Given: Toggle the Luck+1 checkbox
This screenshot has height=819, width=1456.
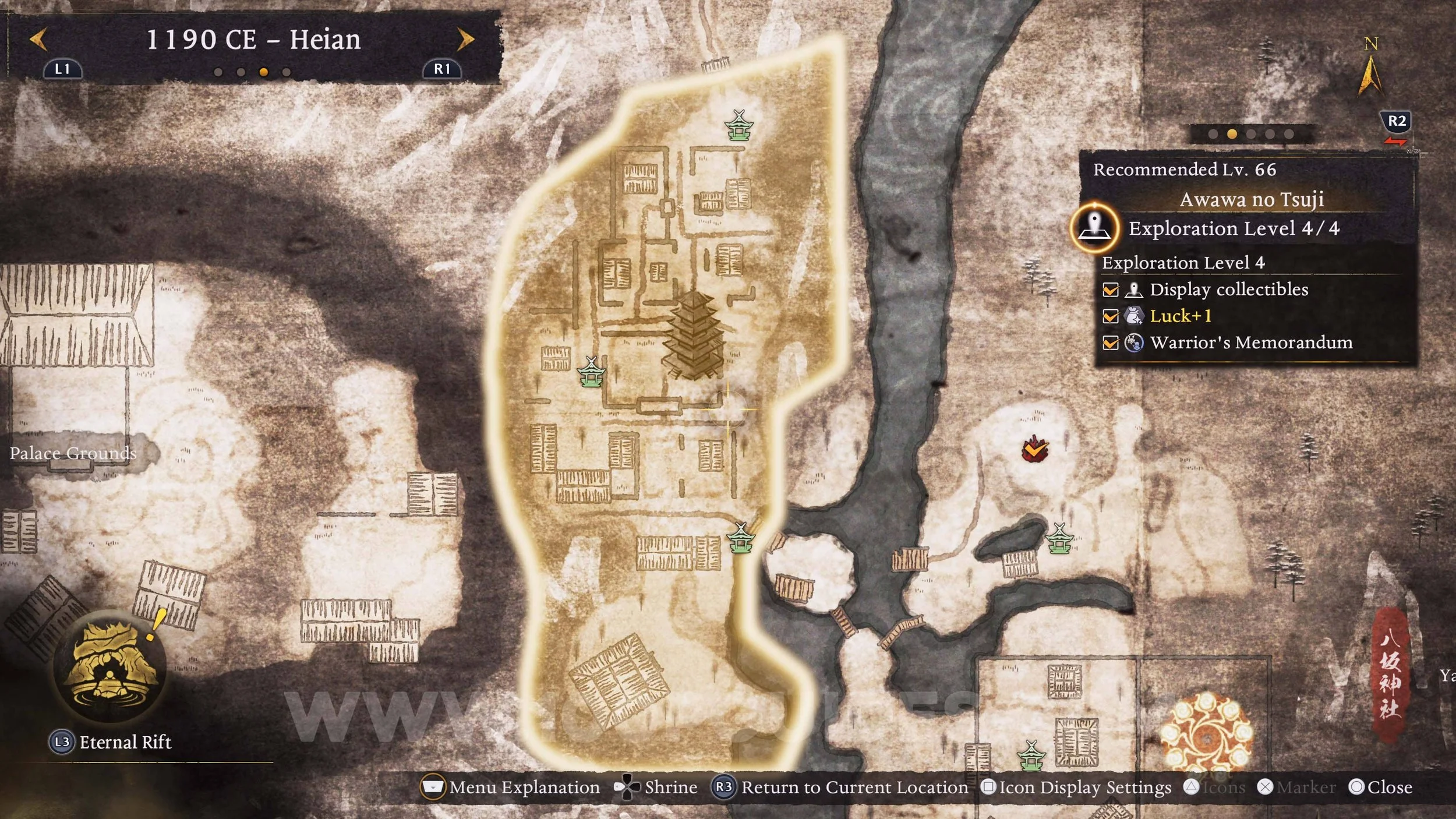Looking at the screenshot, I should tap(1110, 316).
